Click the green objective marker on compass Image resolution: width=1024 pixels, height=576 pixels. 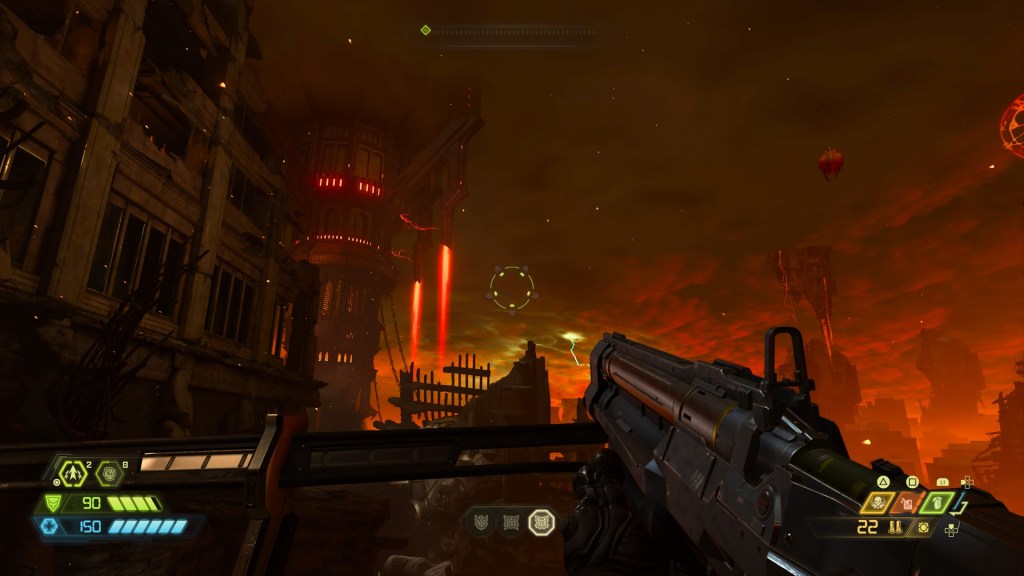point(426,30)
